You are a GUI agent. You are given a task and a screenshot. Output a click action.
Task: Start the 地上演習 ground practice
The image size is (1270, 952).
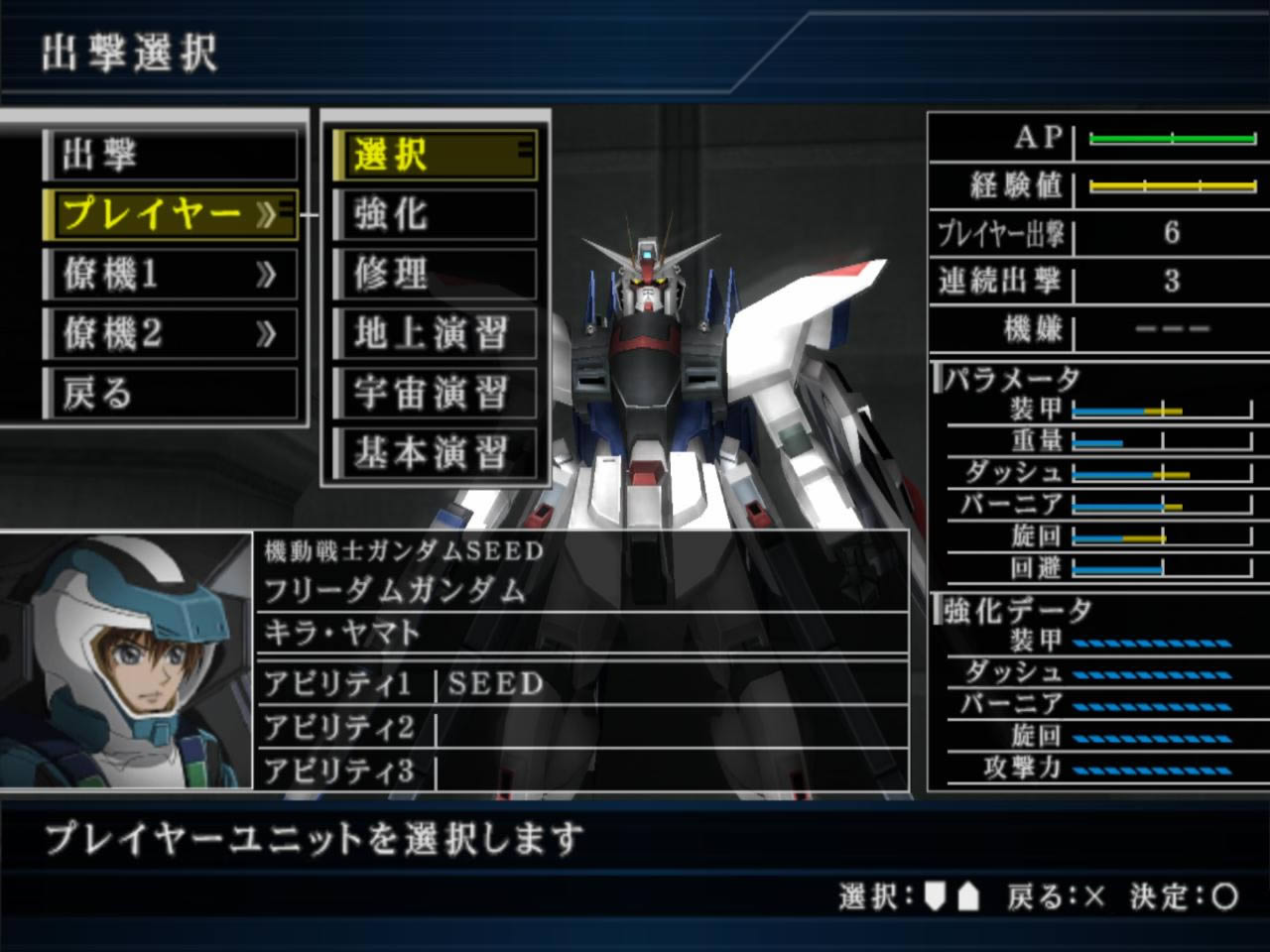point(434,334)
